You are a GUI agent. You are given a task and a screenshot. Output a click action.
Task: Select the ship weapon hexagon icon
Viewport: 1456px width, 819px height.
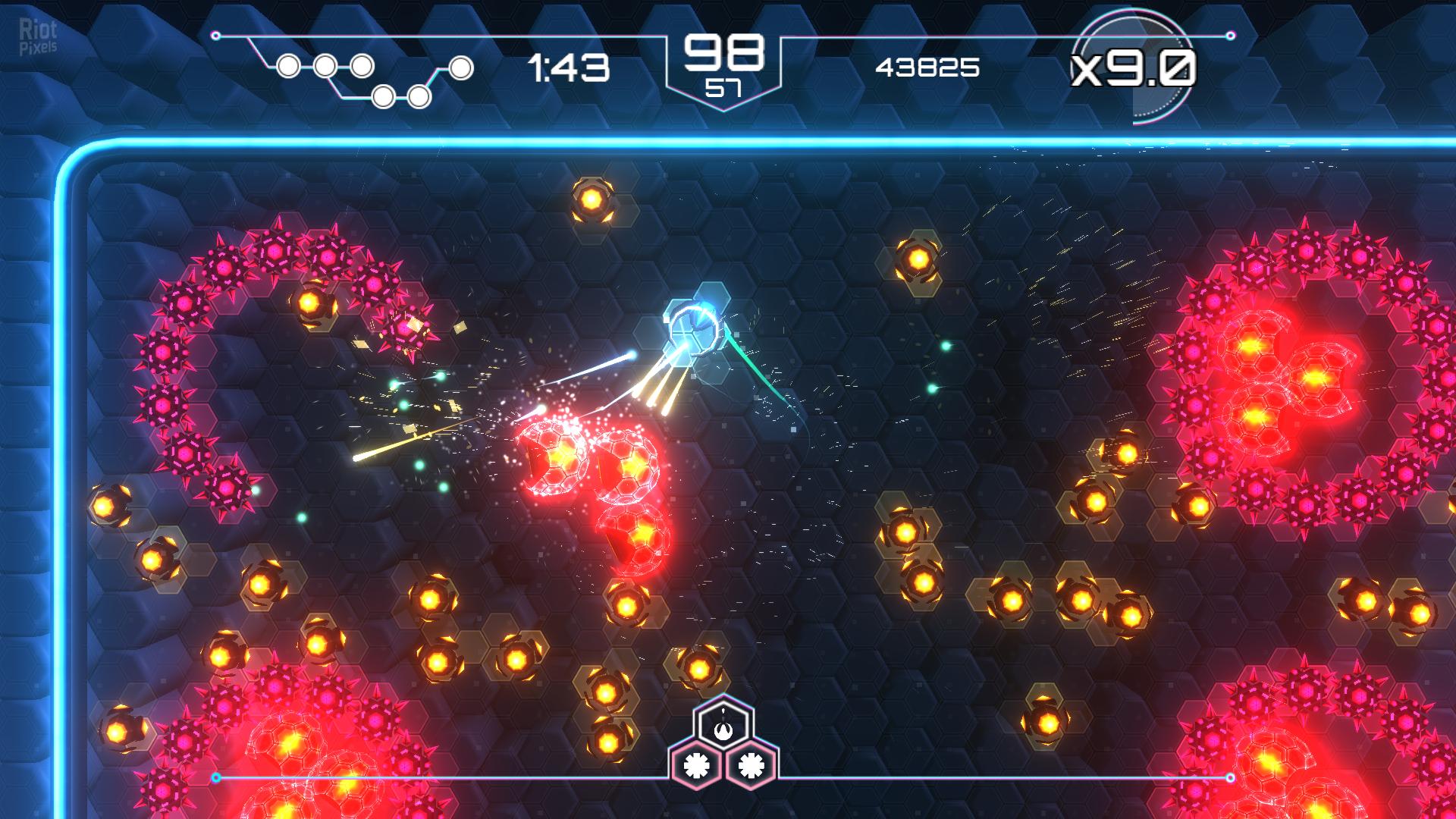pyautogui.click(x=723, y=726)
